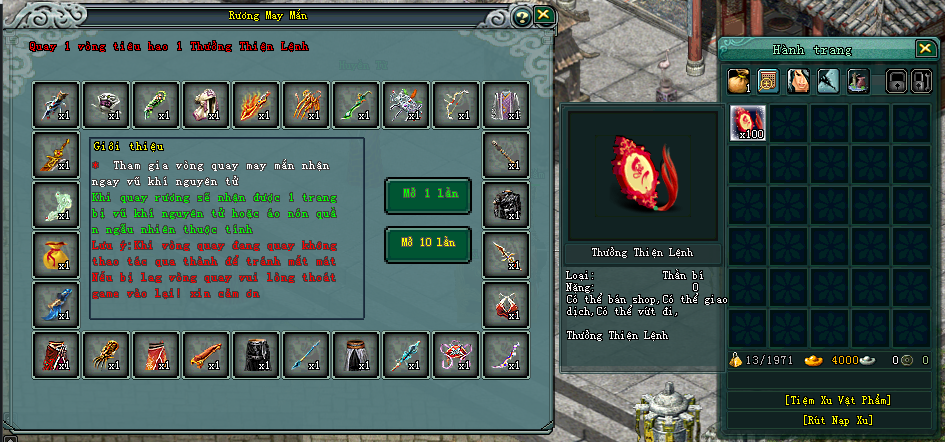This screenshot has height=442, width=945.
Task: Close the Hành trang inventory panel
Action: point(924,48)
